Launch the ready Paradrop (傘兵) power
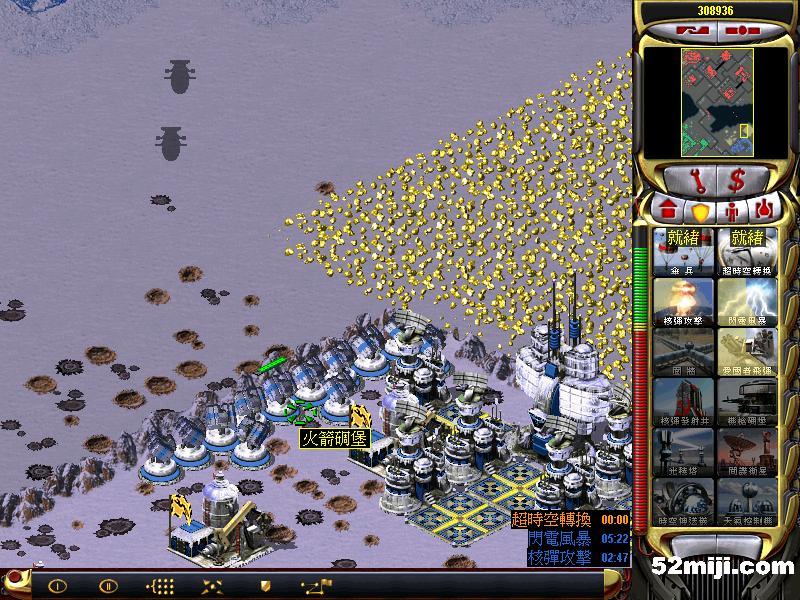This screenshot has height=600, width=800. 683,251
